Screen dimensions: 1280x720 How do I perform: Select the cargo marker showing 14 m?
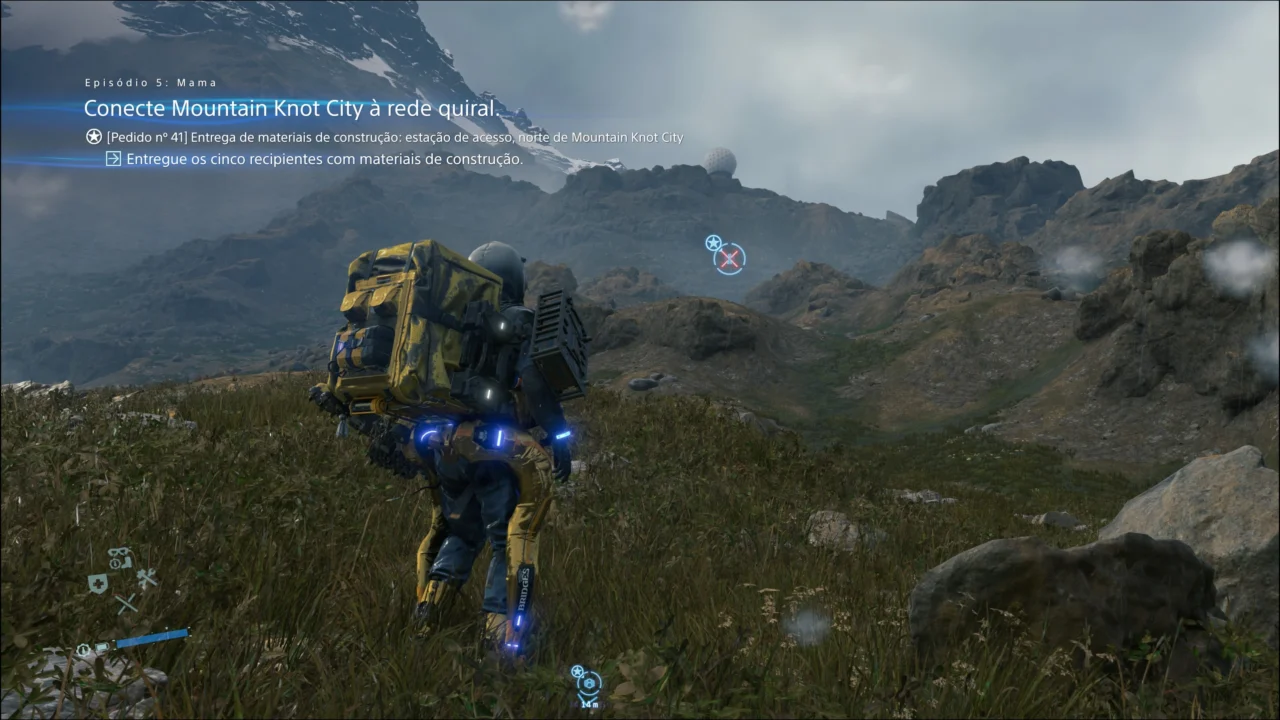(588, 684)
